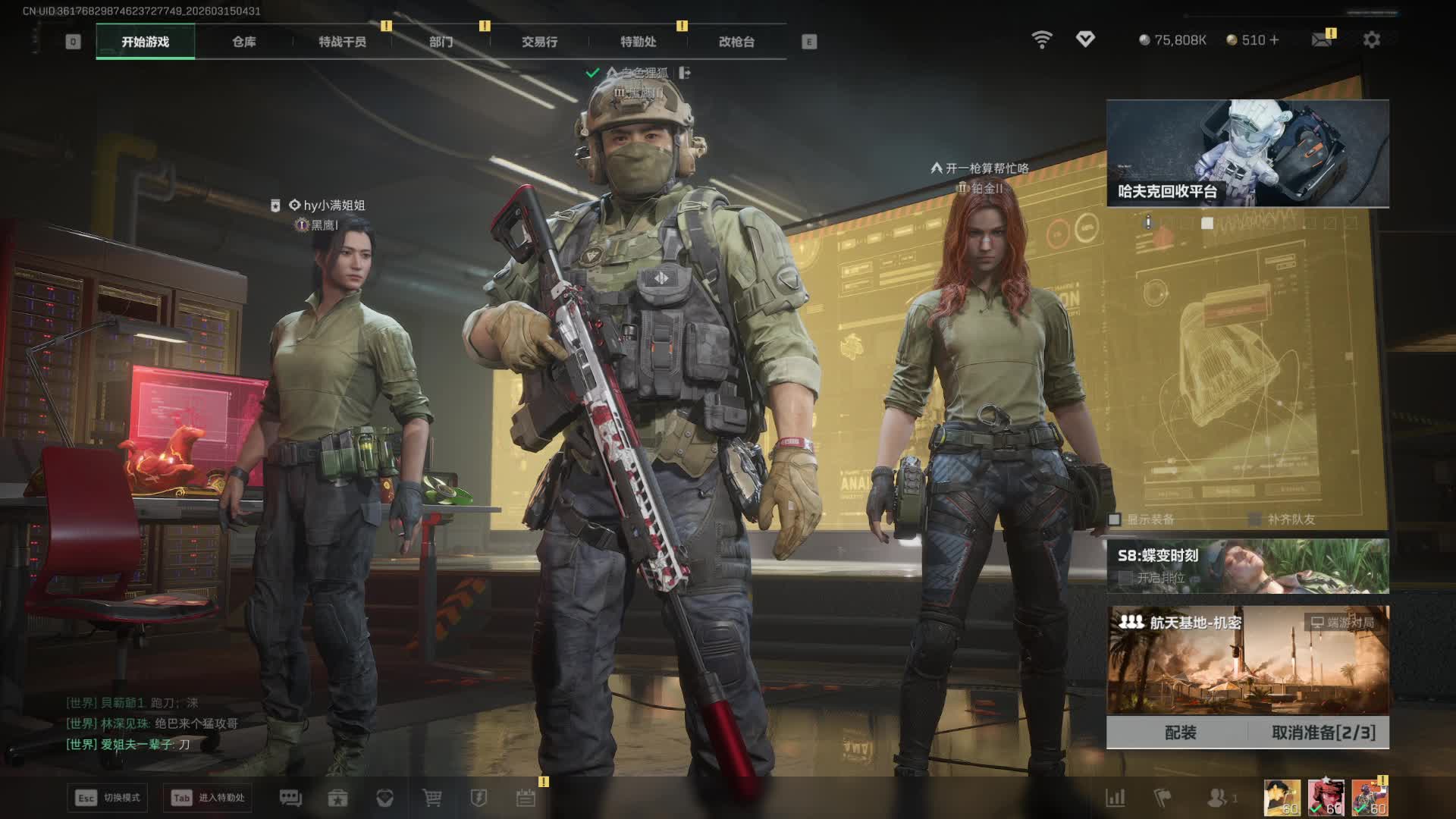Screen dimensions: 1456x819
Task: Open the calendar events icon
Action: point(526,798)
